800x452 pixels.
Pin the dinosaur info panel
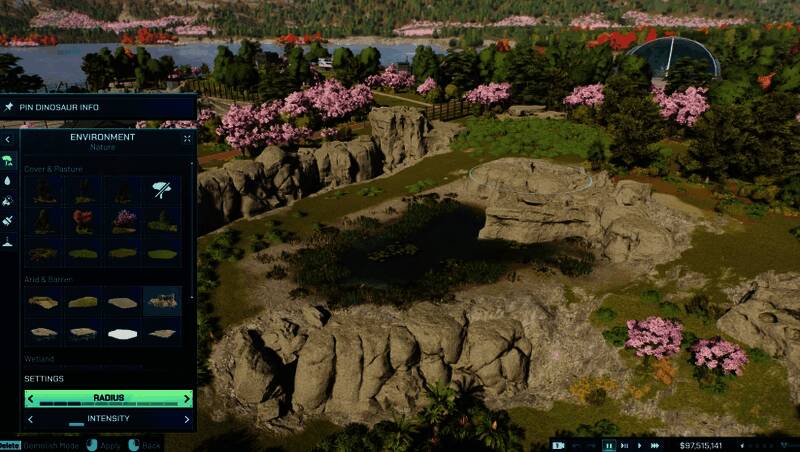9,106
